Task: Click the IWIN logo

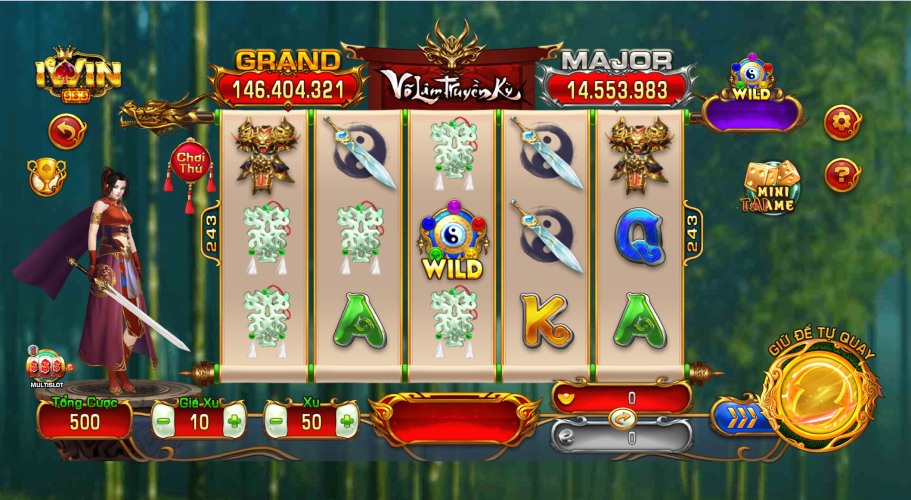Action: pos(65,73)
